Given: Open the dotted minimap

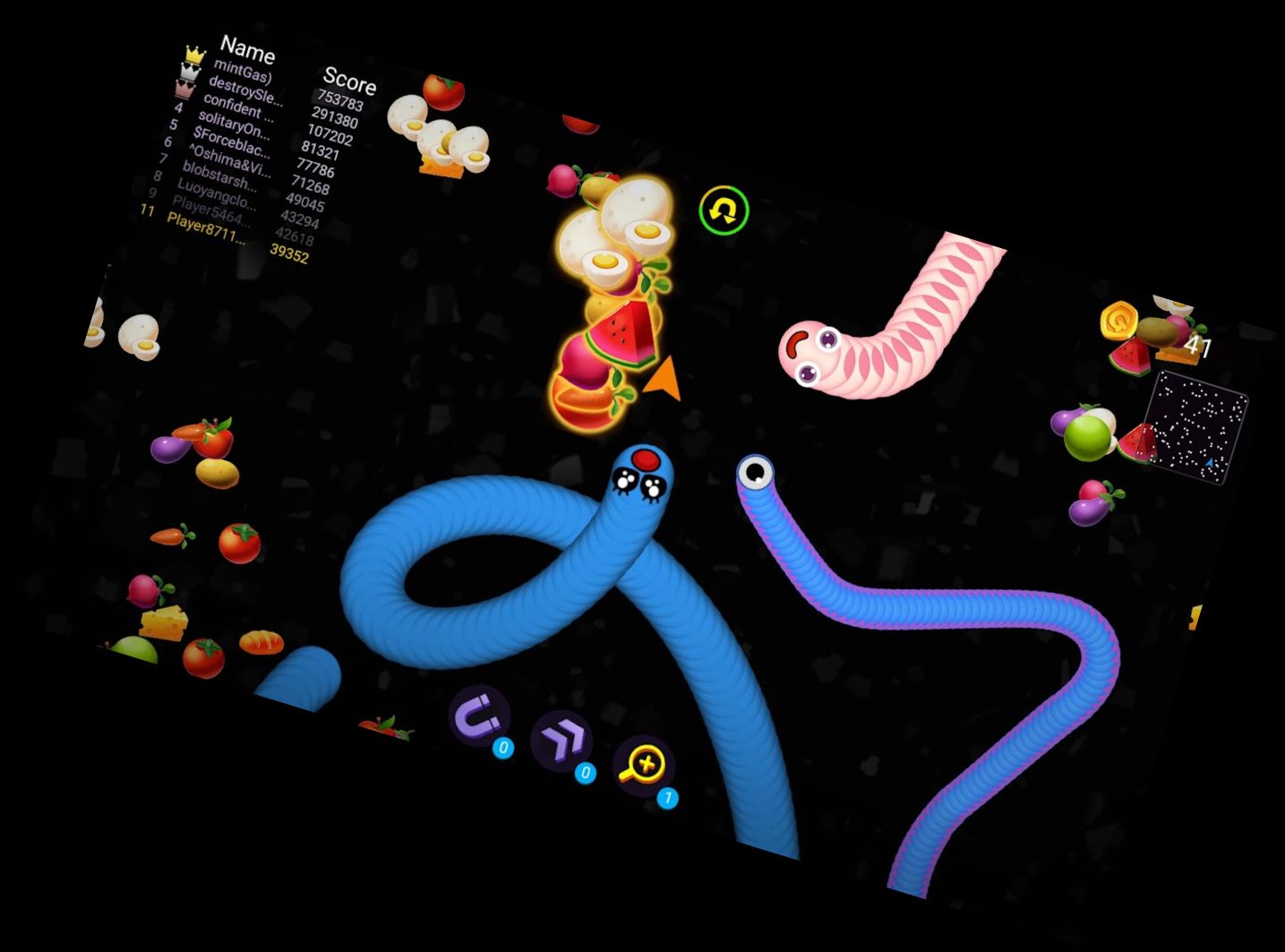Looking at the screenshot, I should click(1196, 427).
